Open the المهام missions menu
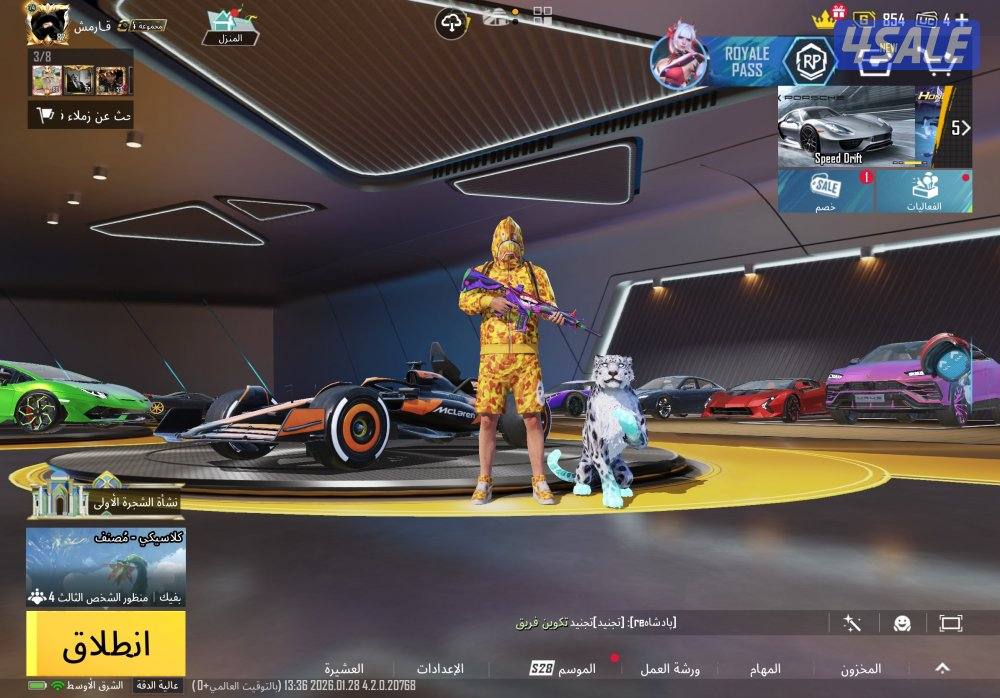This screenshot has height=698, width=1000. [x=764, y=668]
